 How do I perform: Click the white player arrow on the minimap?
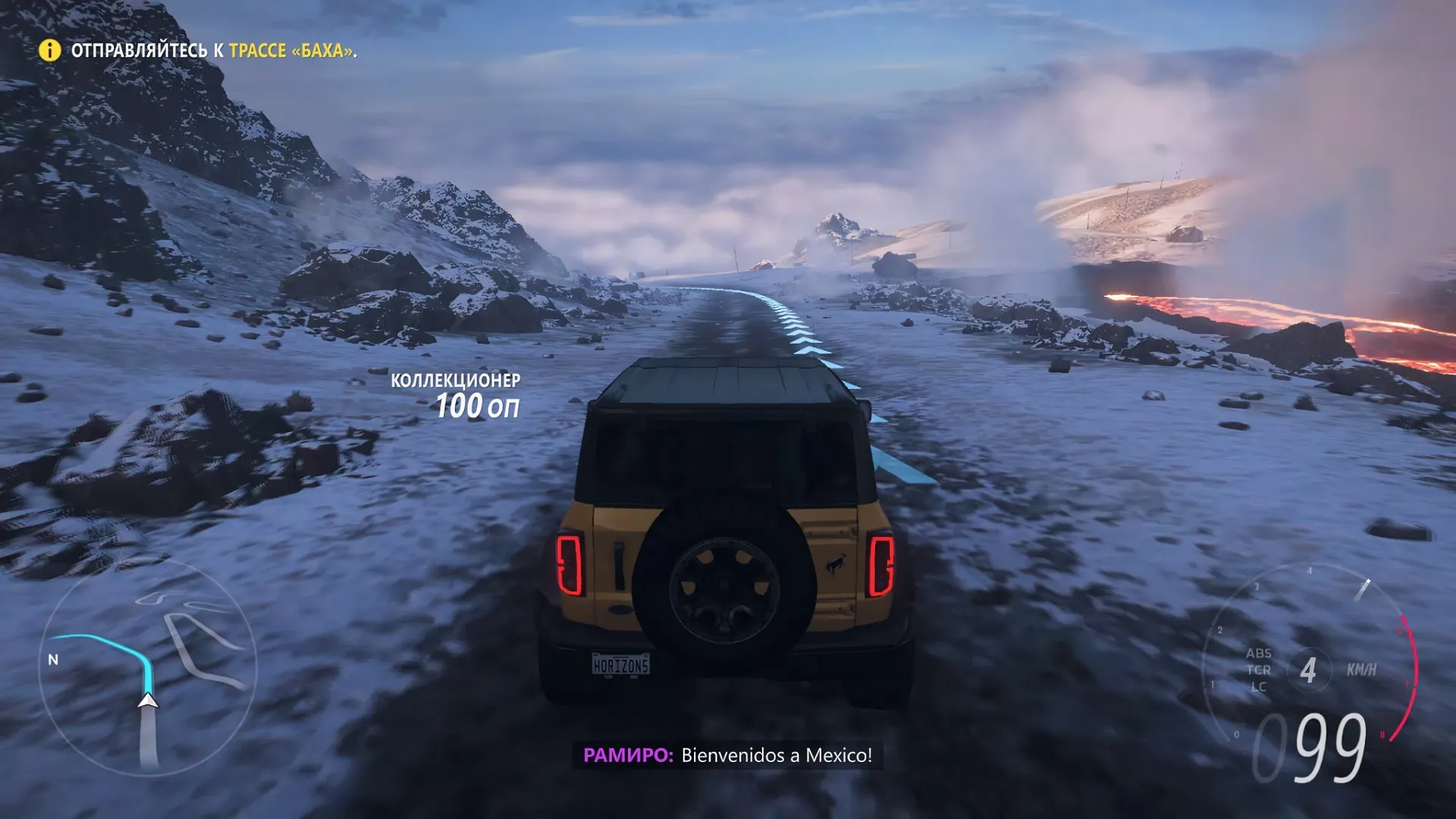click(x=148, y=701)
